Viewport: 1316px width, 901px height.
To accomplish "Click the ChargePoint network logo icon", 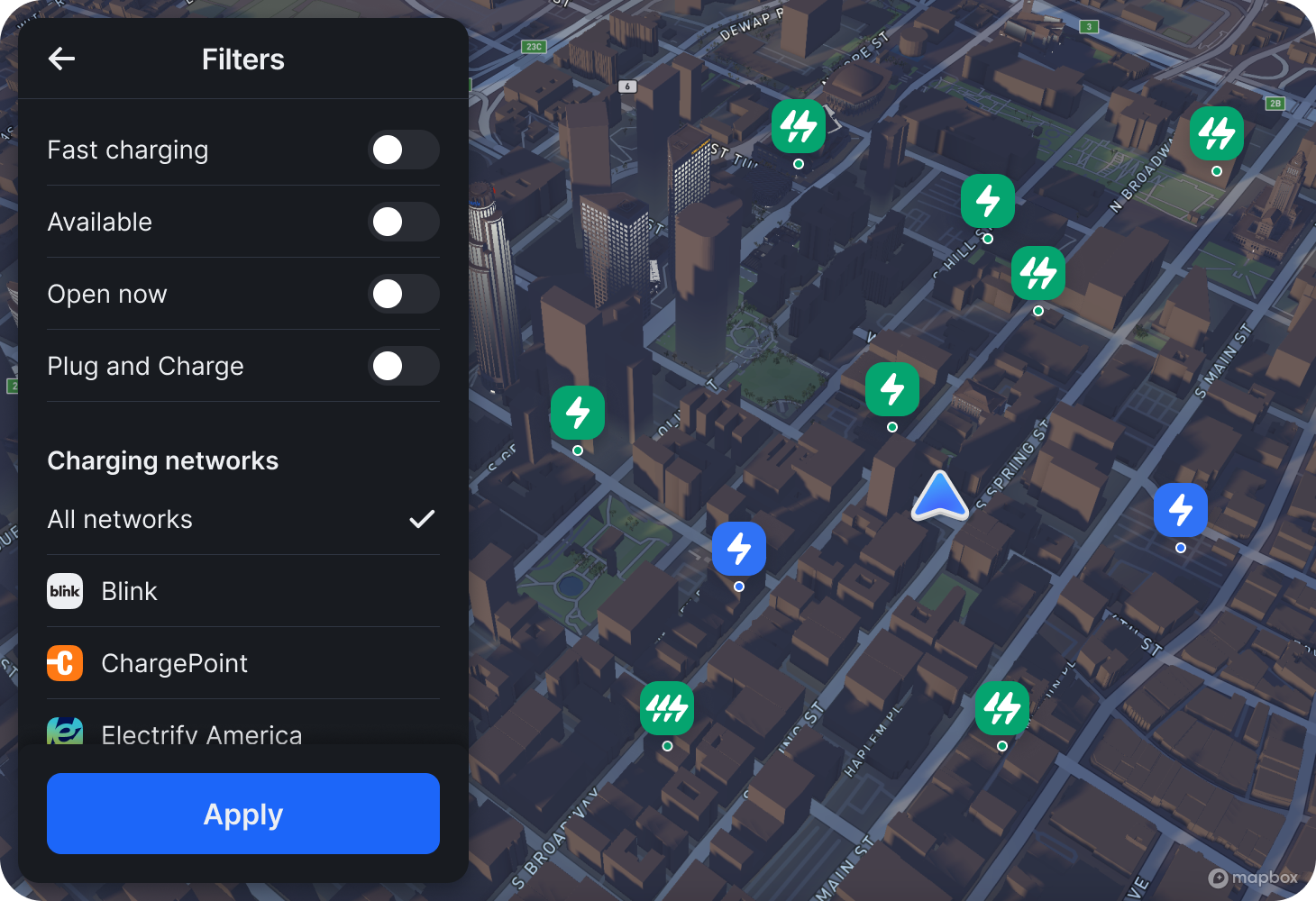I will [x=64, y=663].
